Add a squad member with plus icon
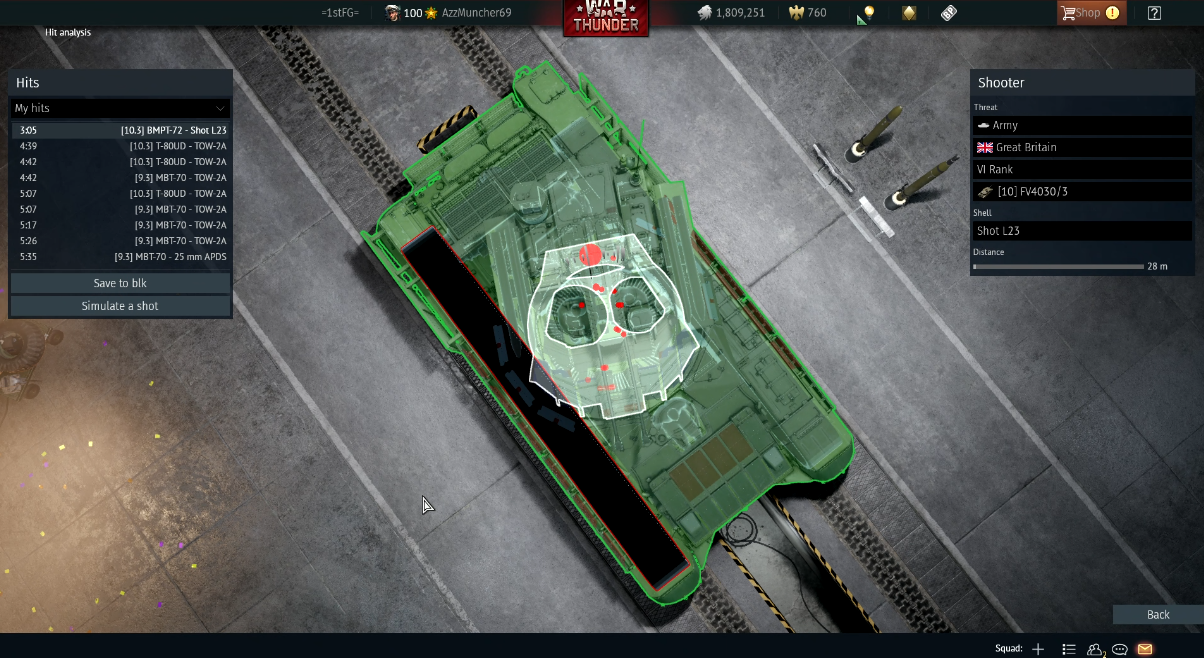This screenshot has height=658, width=1204. click(x=1038, y=649)
